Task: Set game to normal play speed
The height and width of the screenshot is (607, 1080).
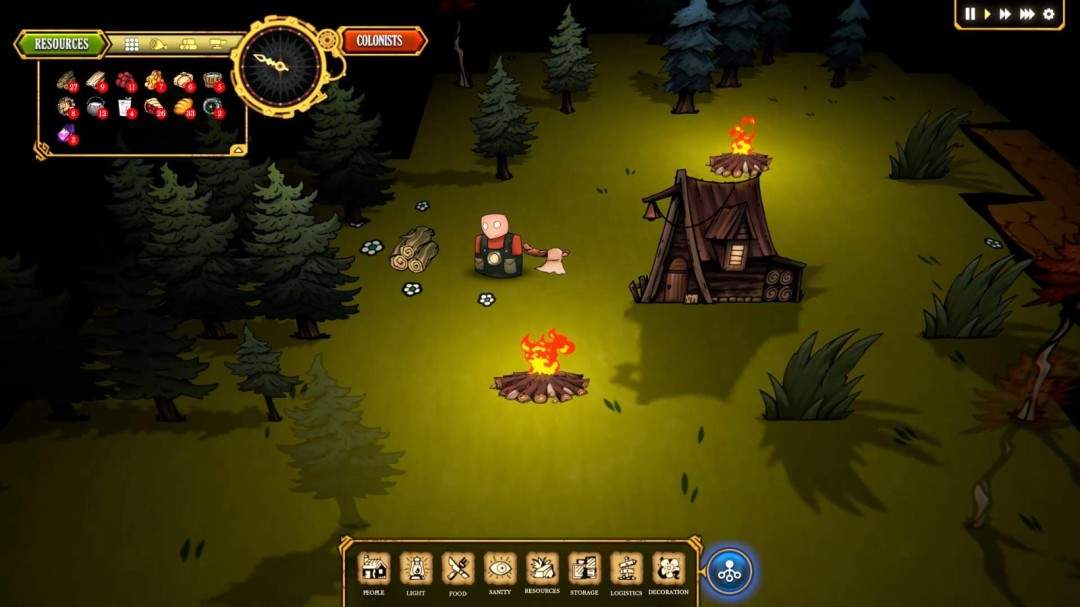Action: tap(987, 14)
